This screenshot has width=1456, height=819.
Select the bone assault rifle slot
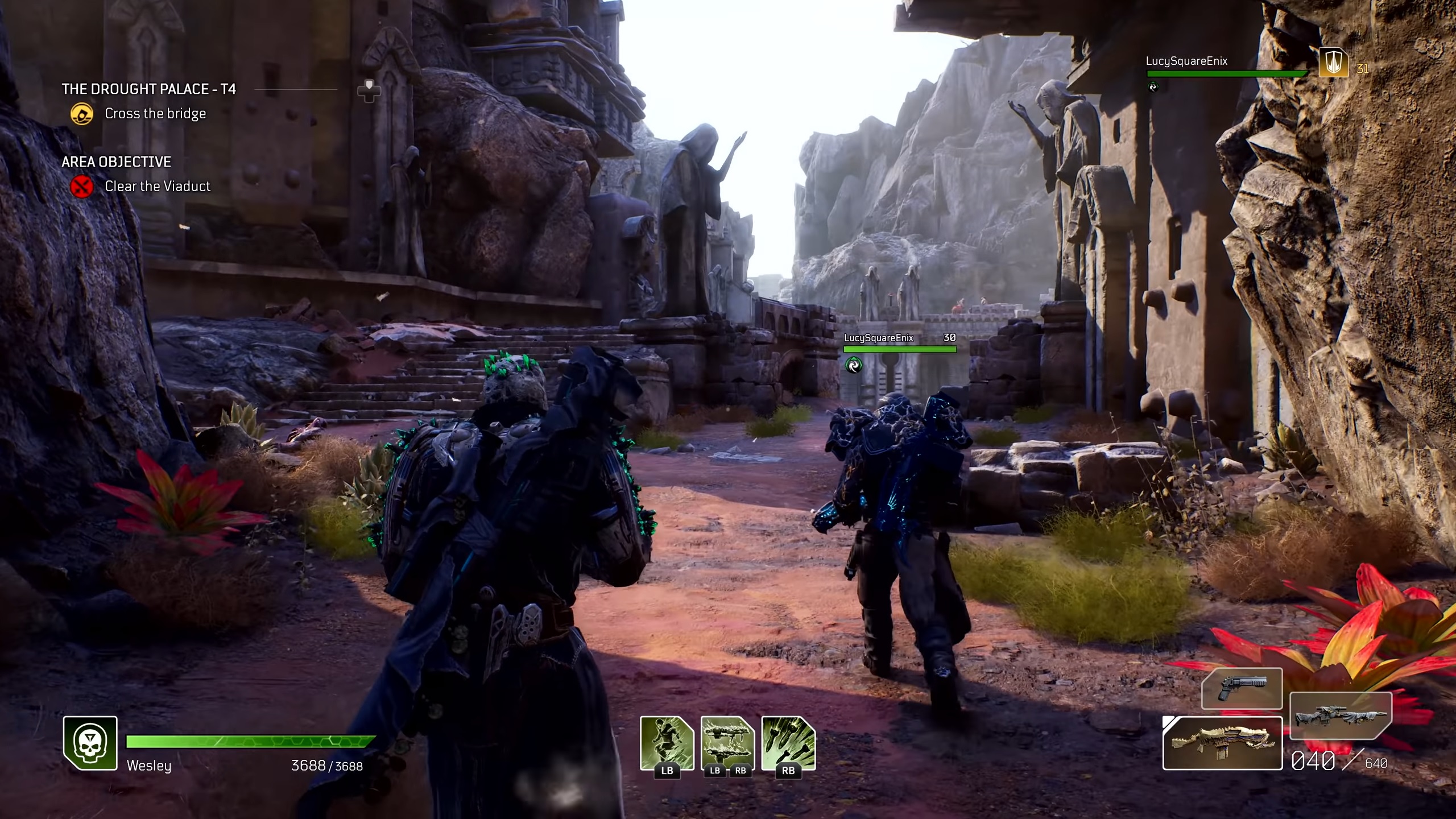1222,743
